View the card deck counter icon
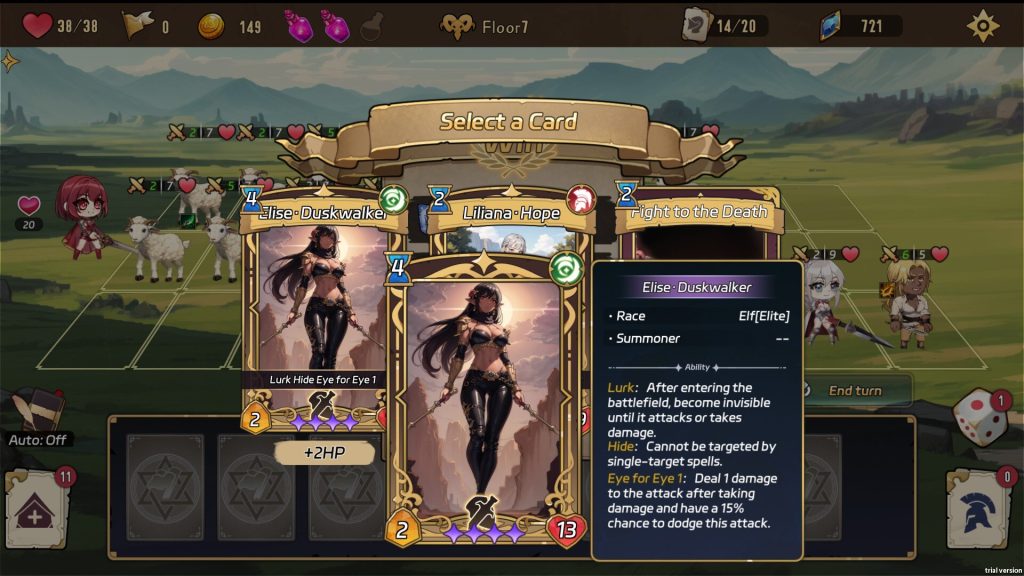The image size is (1024, 576). point(697,25)
